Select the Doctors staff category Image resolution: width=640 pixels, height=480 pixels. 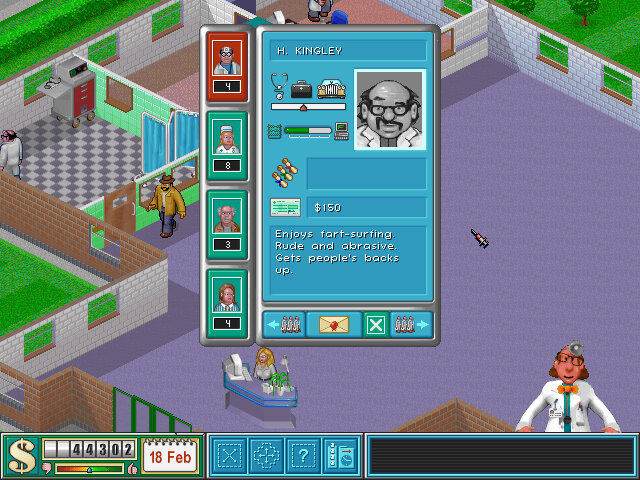coord(227,66)
